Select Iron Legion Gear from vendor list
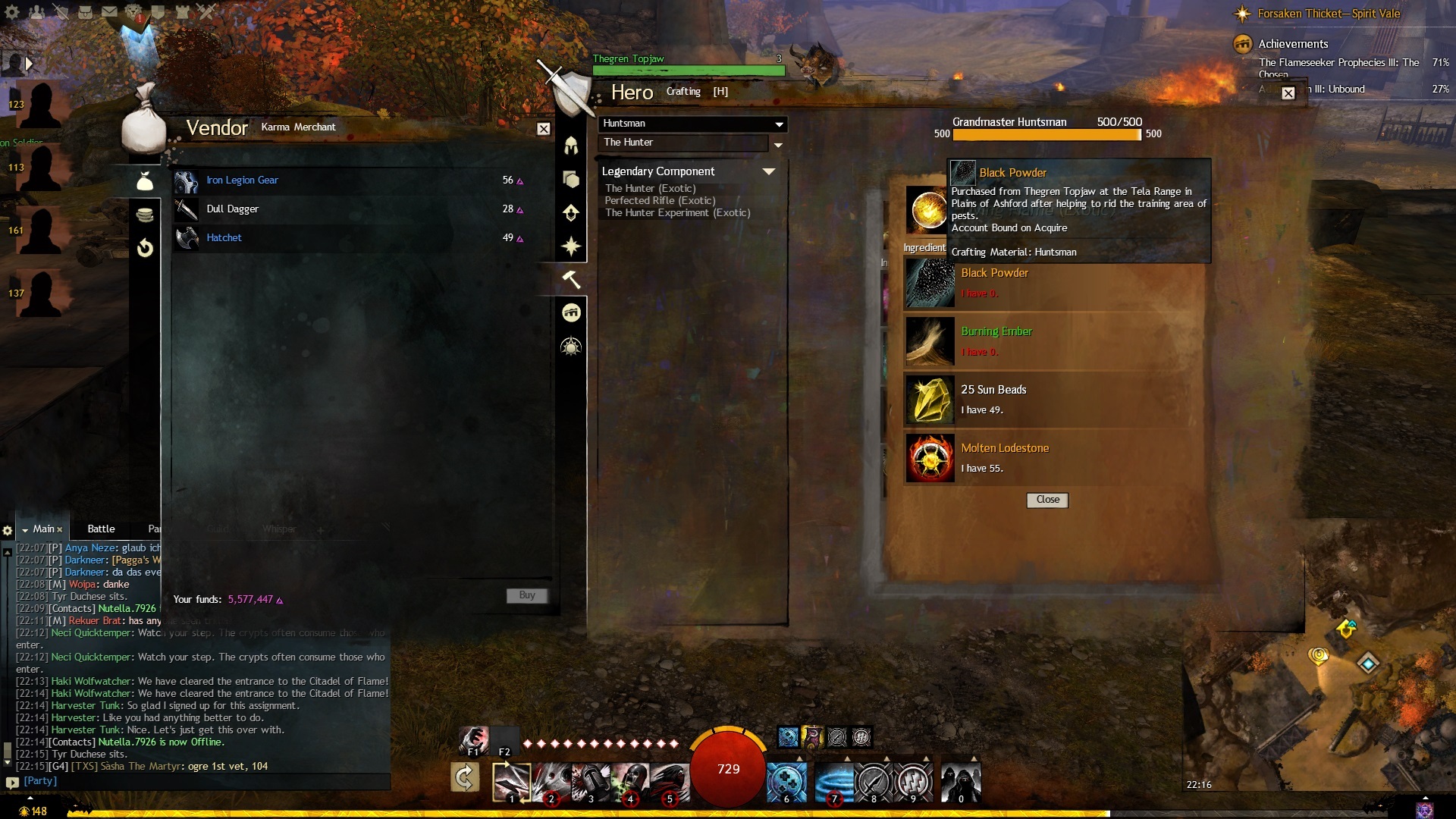This screenshot has height=819, width=1456. point(242,180)
